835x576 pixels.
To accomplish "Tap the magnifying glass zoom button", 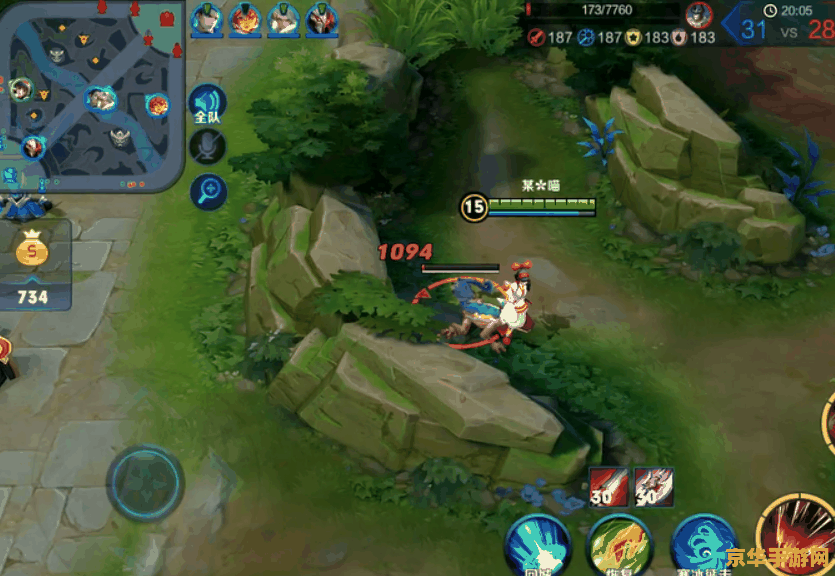I will [x=208, y=190].
